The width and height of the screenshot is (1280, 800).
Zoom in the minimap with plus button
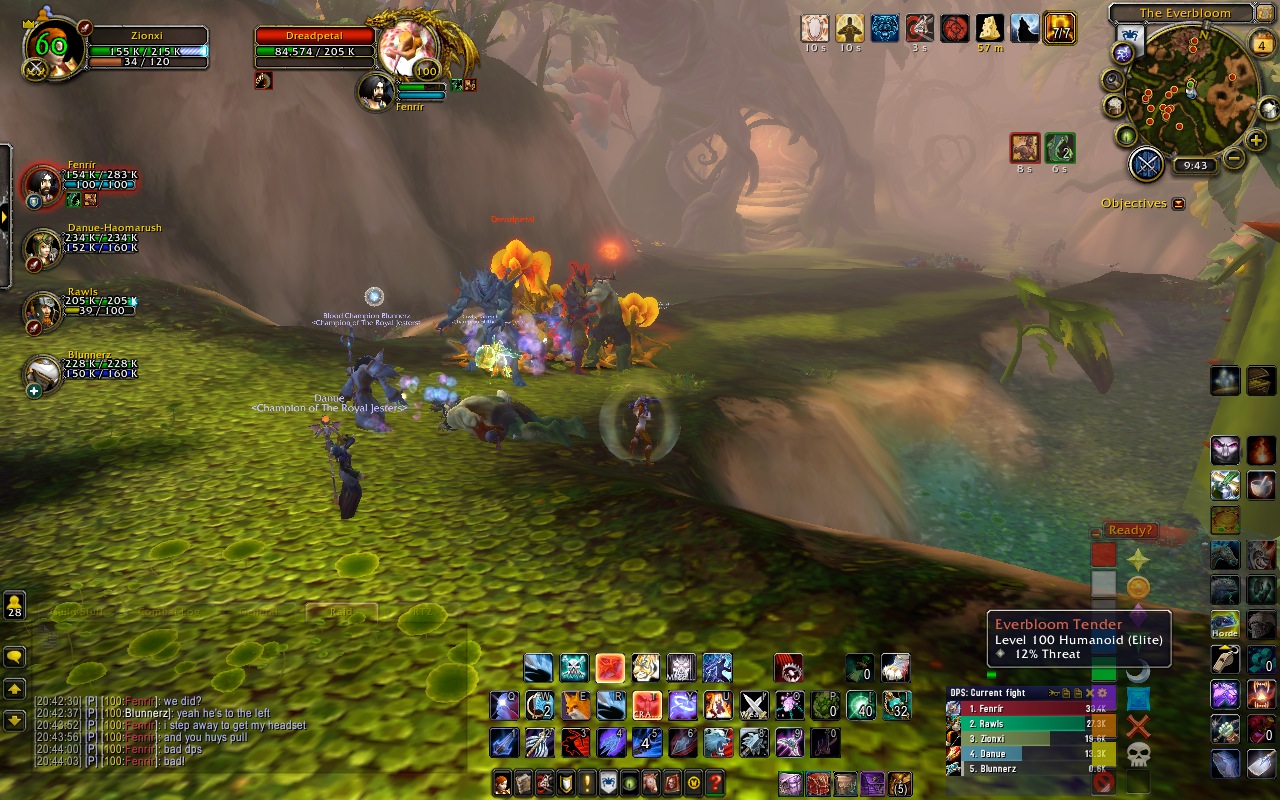point(1257,141)
